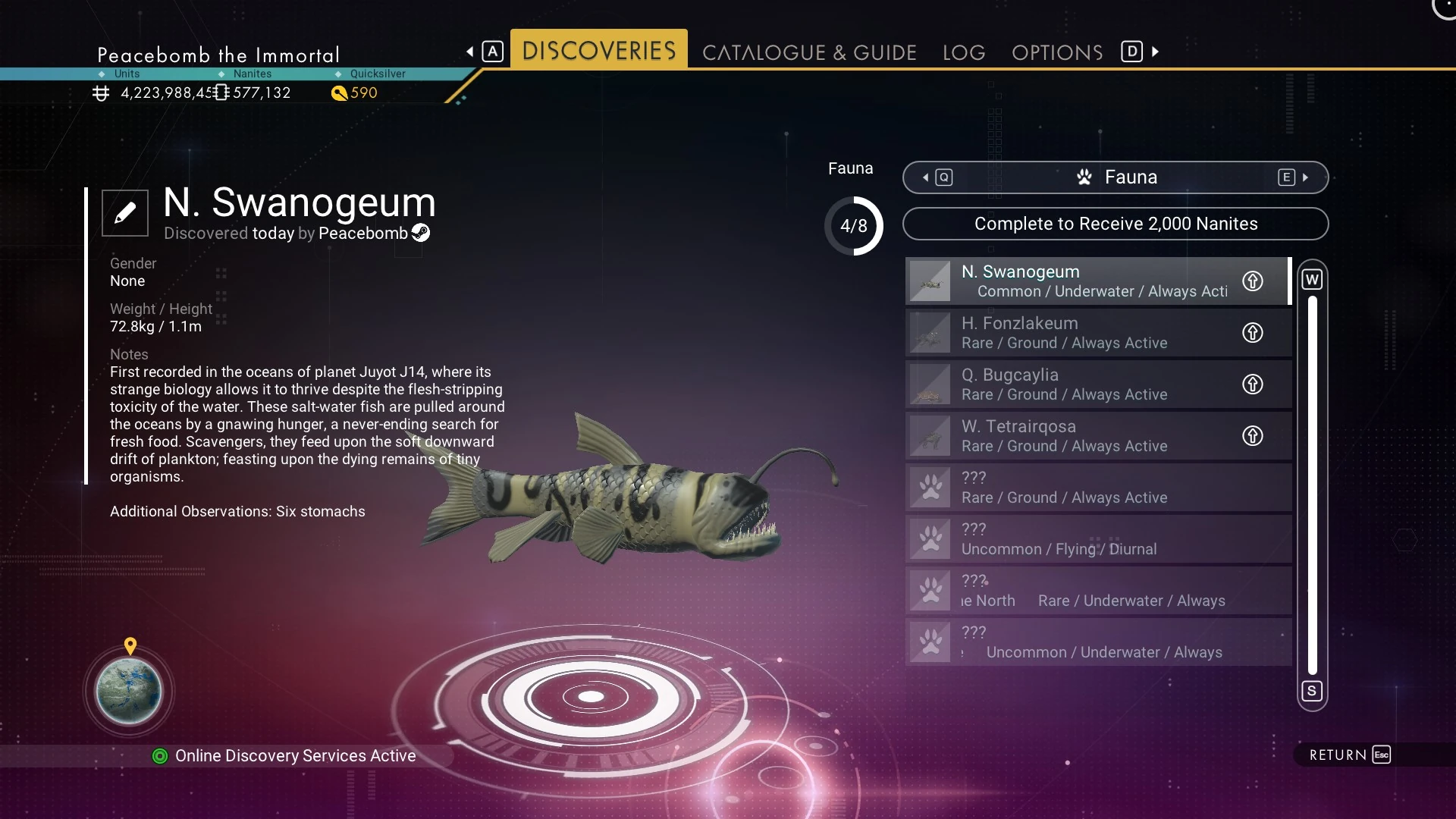Click the fauna list scrollbar
The image size is (1456, 819).
click(x=1313, y=485)
